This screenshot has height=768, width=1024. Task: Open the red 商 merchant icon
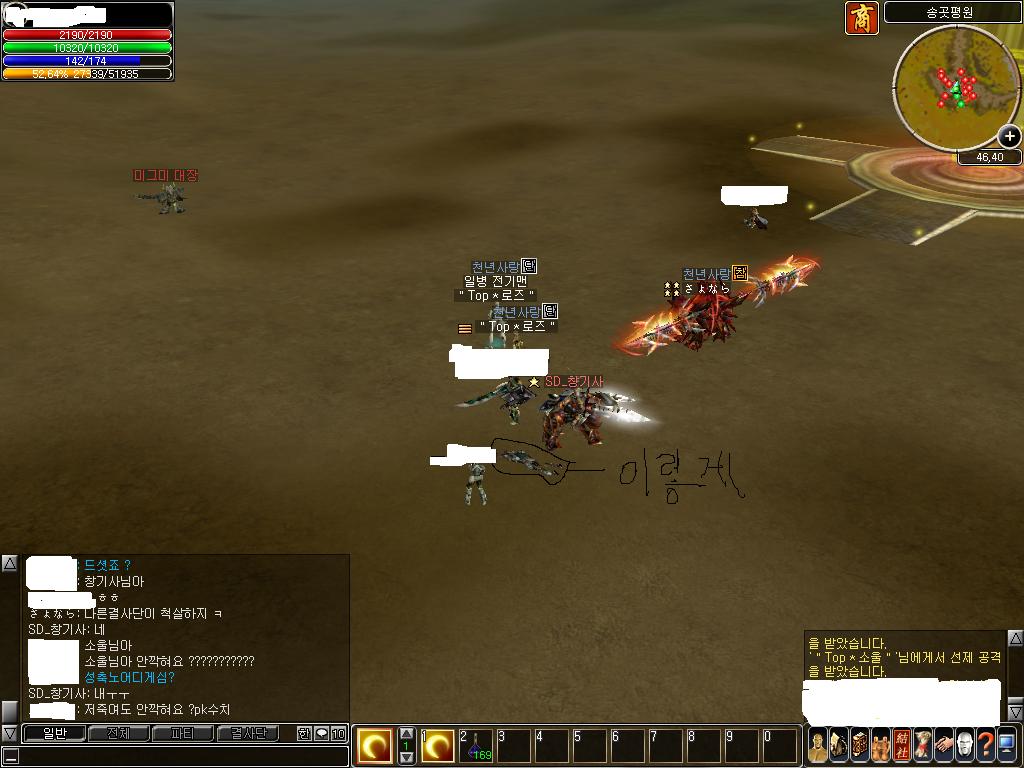[861, 18]
